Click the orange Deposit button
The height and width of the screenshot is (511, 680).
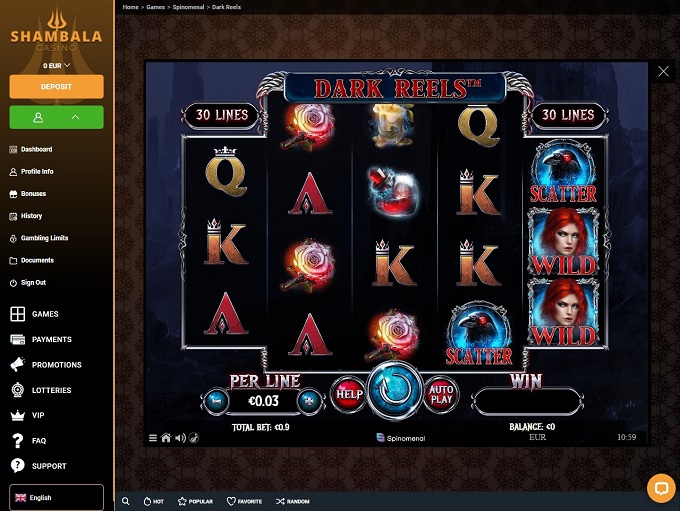(x=57, y=86)
